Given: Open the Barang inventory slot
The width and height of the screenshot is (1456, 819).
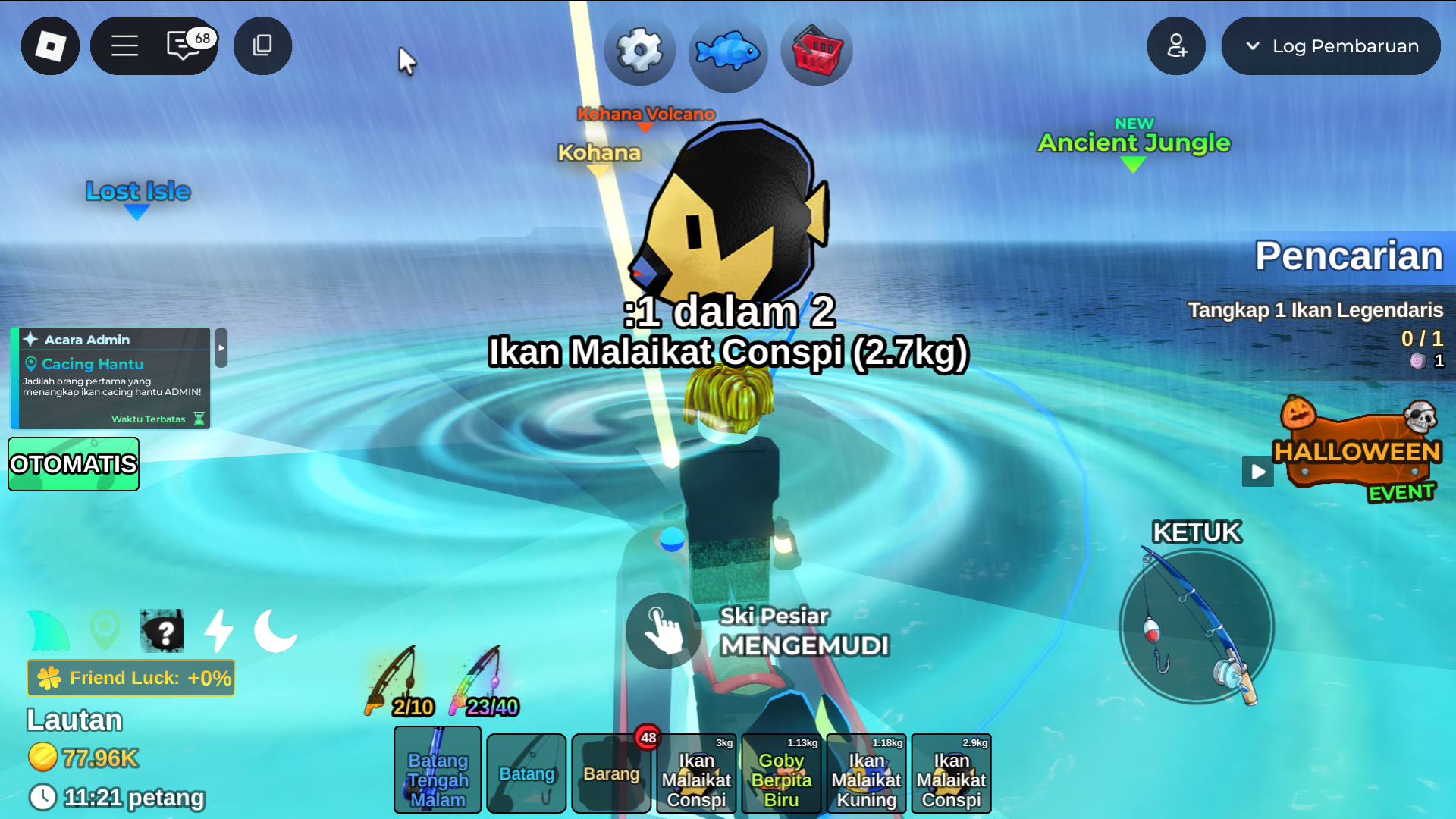Looking at the screenshot, I should (611, 773).
